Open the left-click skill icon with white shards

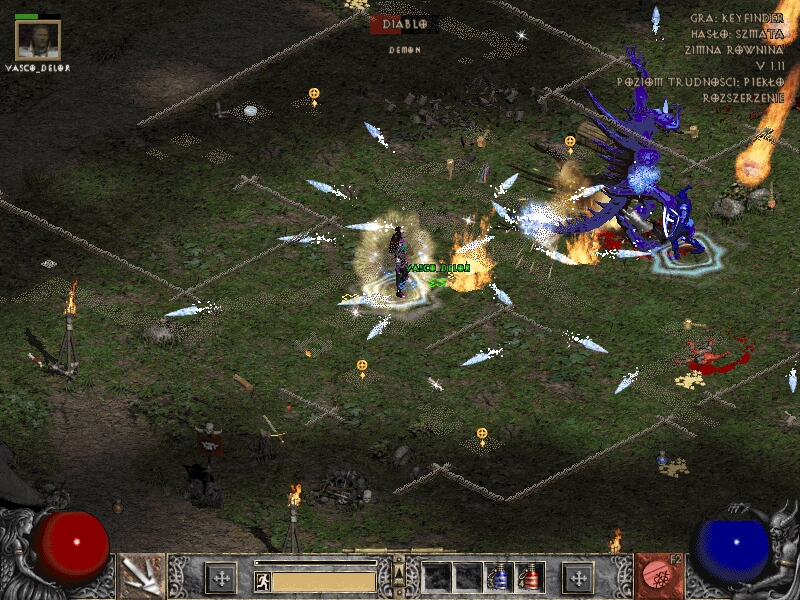click(141, 576)
